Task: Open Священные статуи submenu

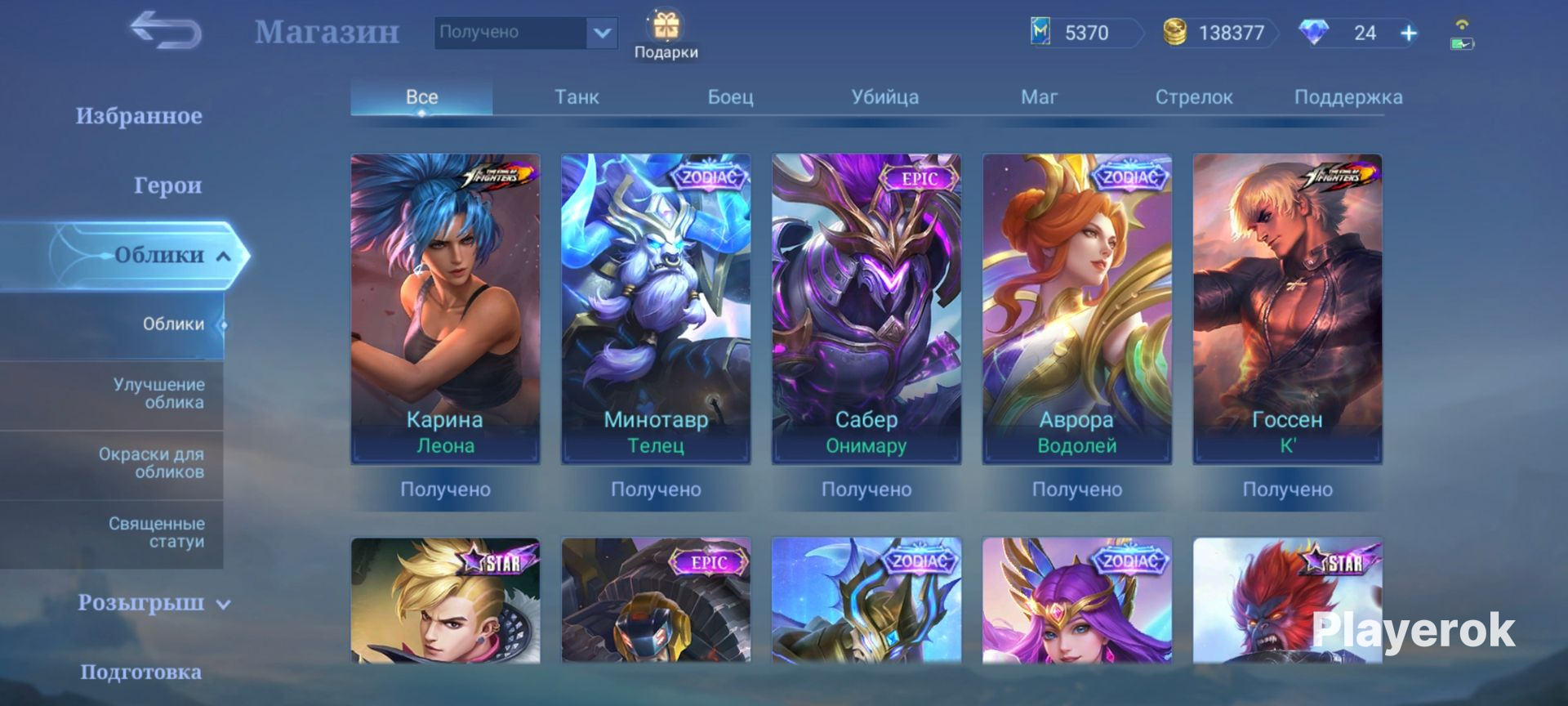Action: coord(156,532)
